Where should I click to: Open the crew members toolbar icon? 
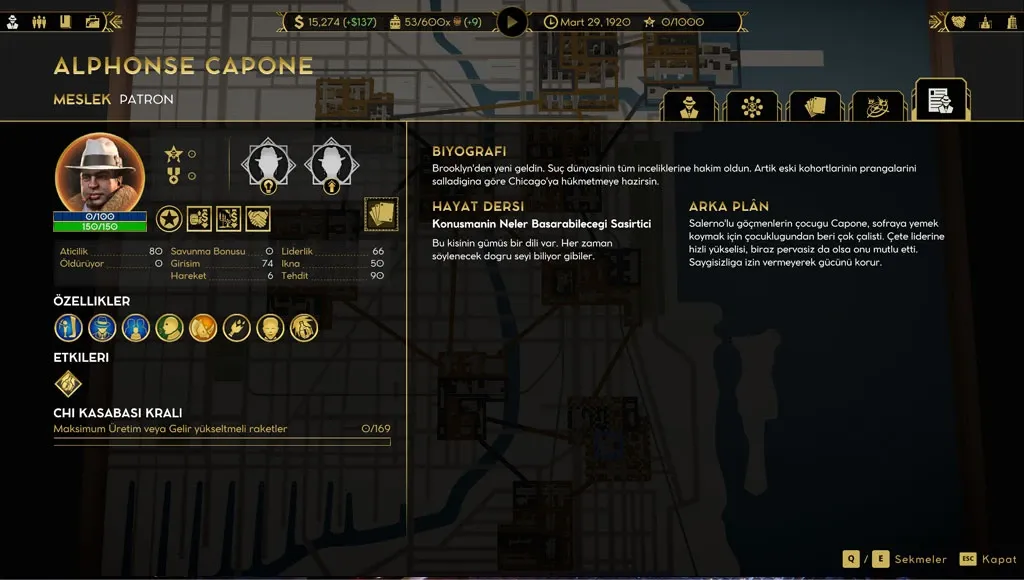(x=41, y=21)
